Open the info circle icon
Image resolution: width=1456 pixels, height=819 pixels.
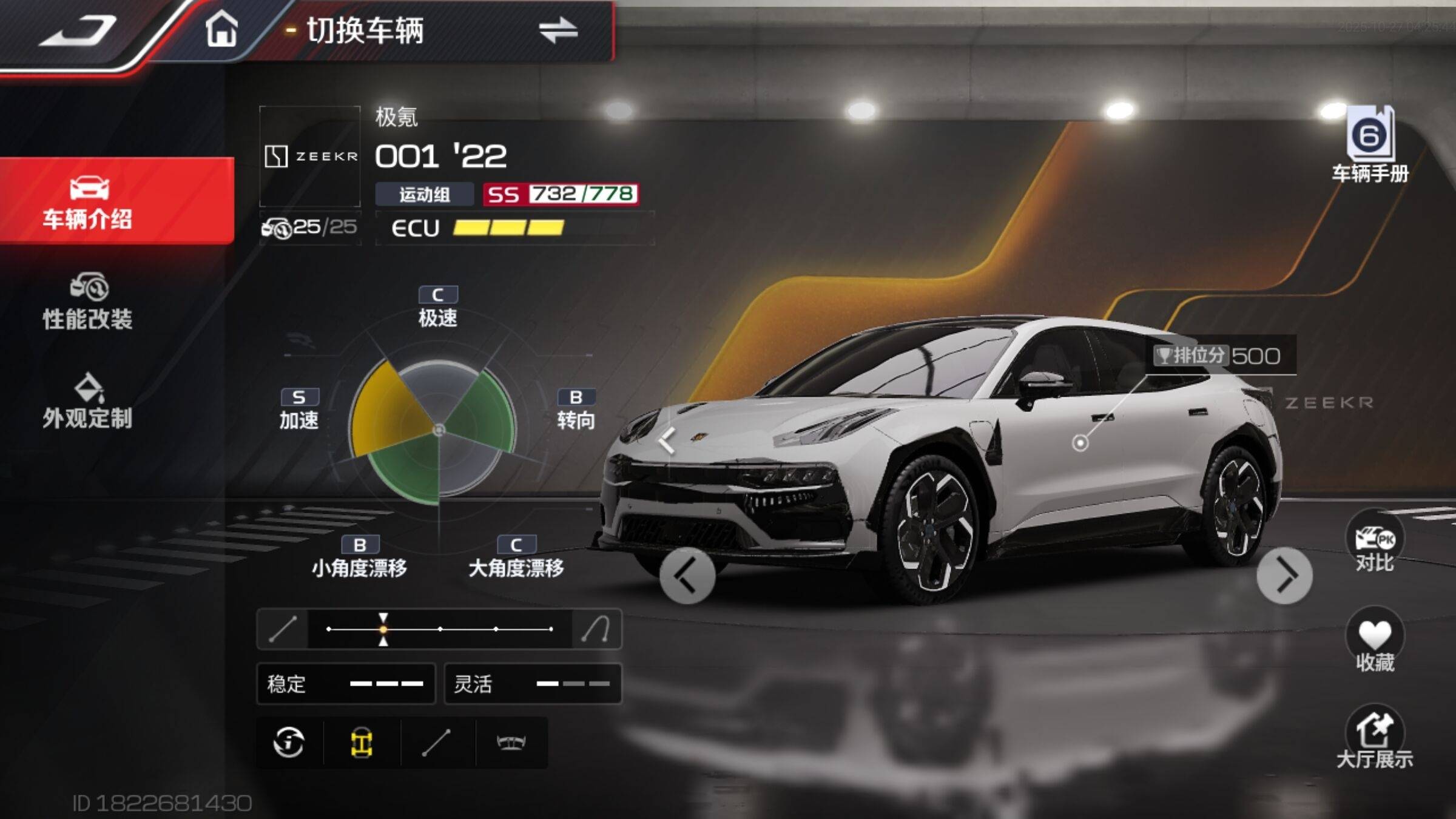coord(289,743)
